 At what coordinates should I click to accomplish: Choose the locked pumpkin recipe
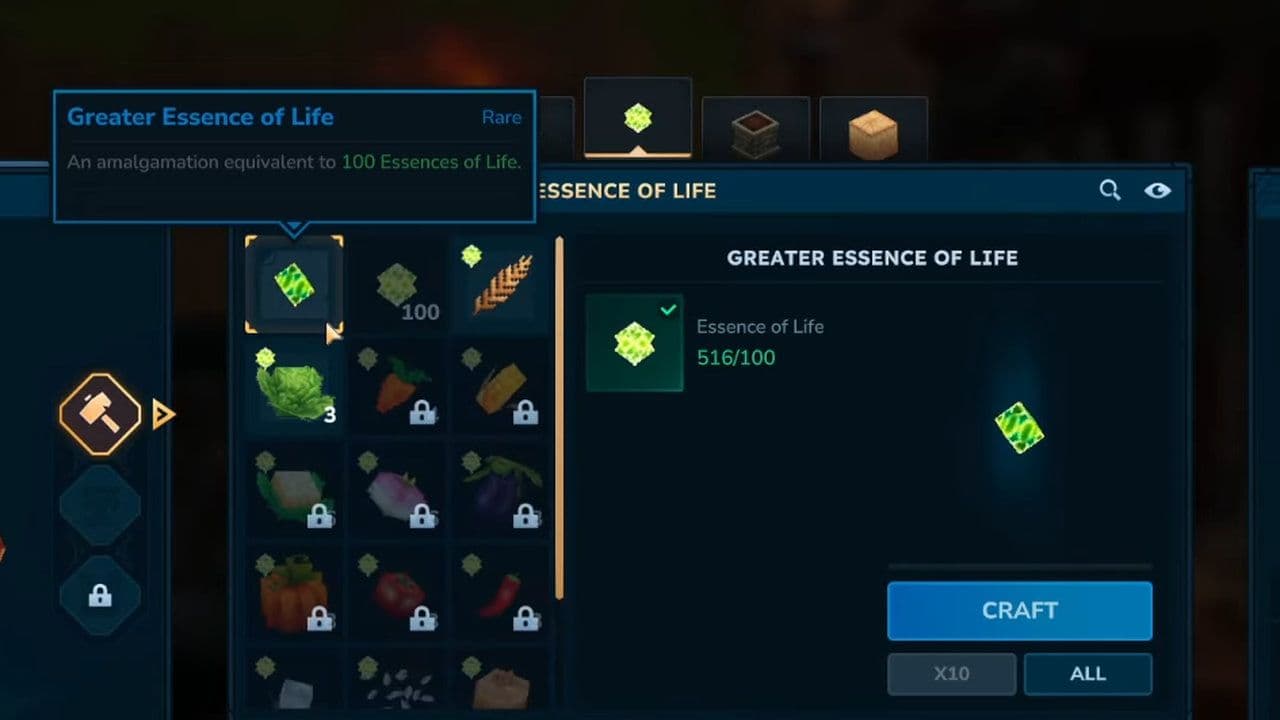point(294,594)
